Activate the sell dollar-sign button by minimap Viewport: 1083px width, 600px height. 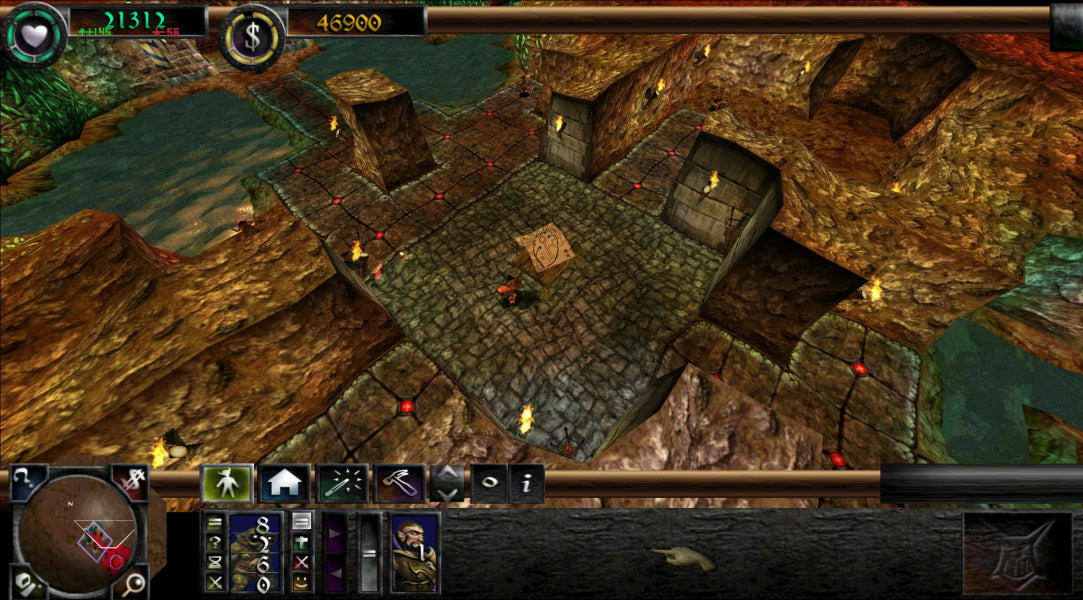click(131, 482)
